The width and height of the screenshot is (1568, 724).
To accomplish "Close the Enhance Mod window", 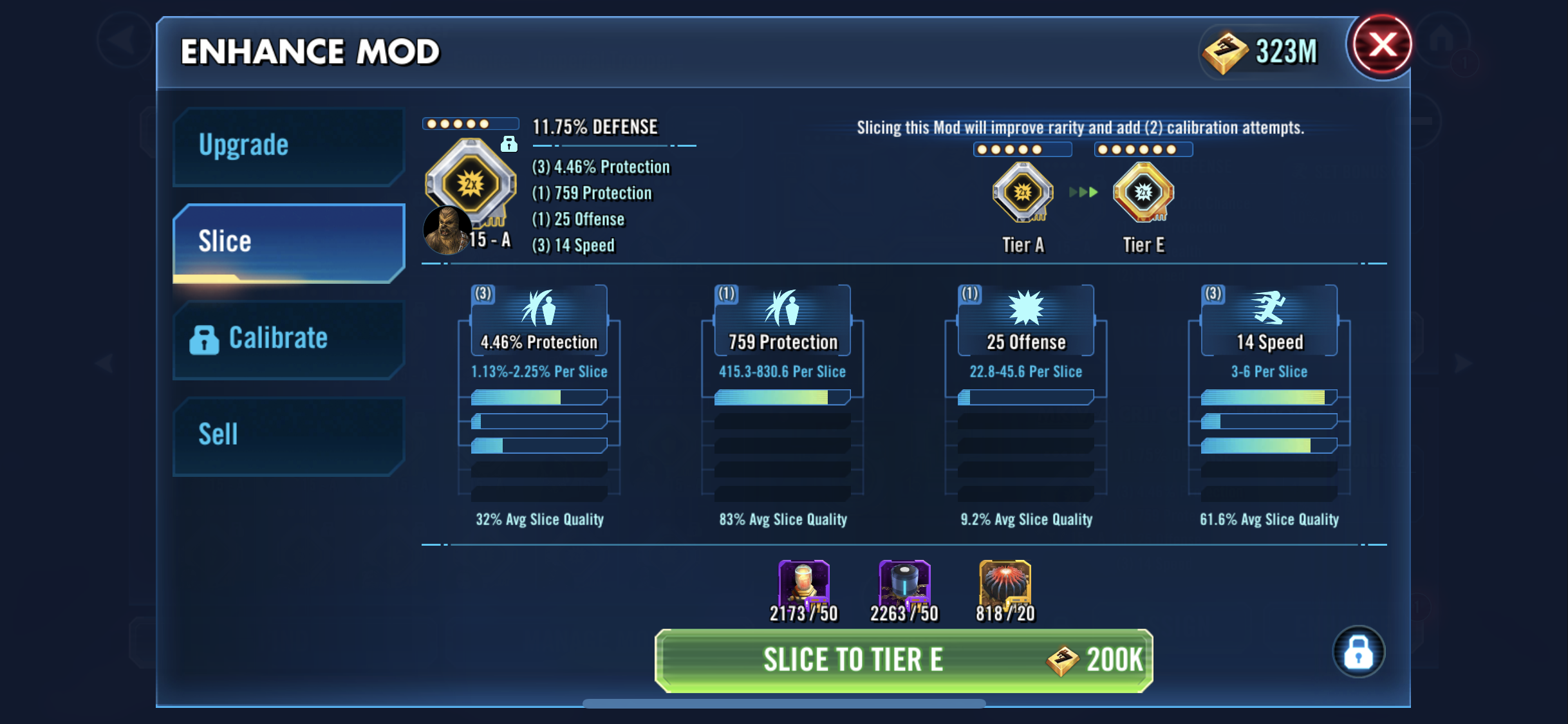I will [1381, 46].
